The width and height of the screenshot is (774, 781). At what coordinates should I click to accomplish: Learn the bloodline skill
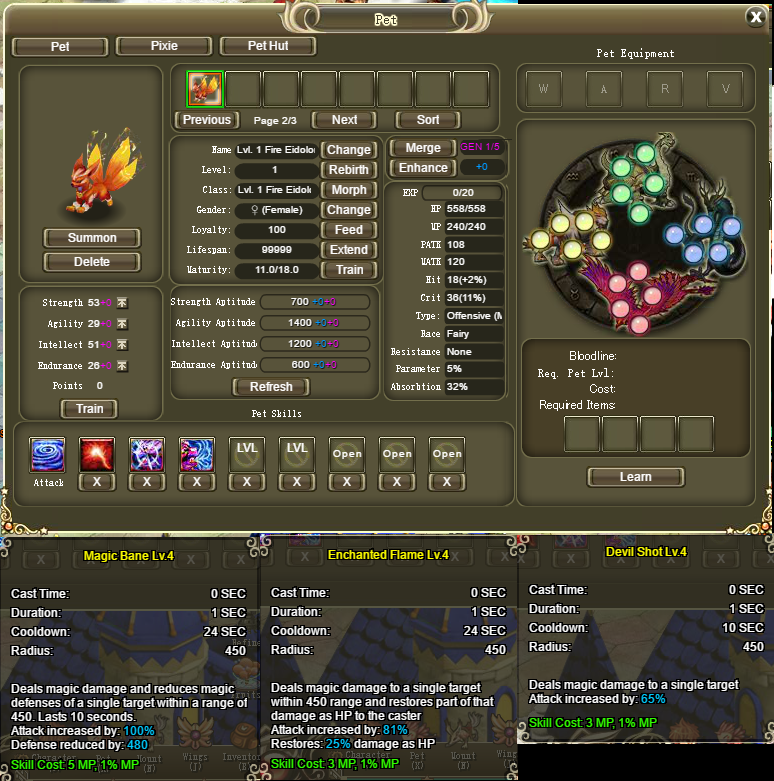click(635, 477)
